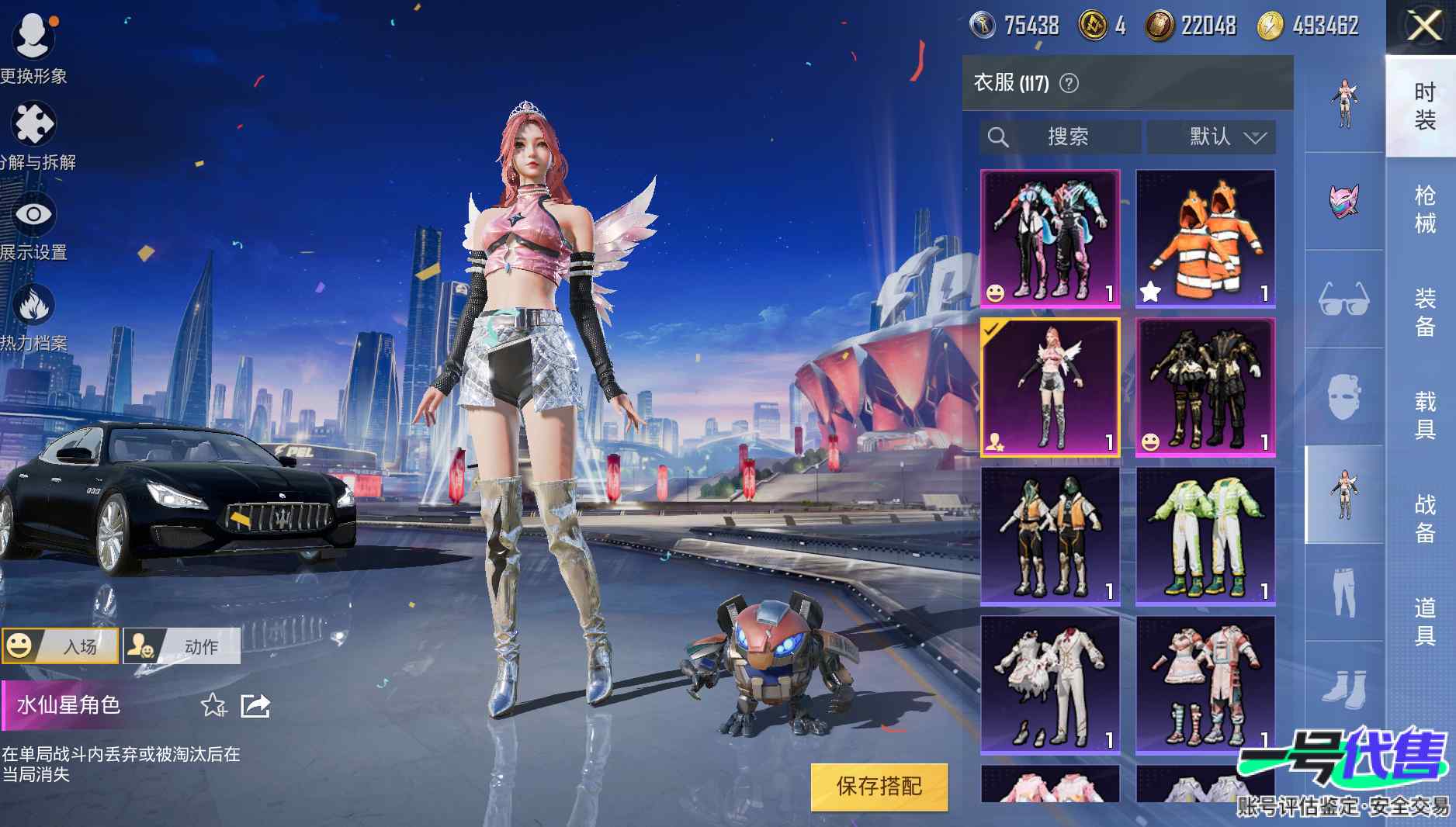Select the orange fish-hood outfit
The image size is (1456, 827).
coord(1205,238)
